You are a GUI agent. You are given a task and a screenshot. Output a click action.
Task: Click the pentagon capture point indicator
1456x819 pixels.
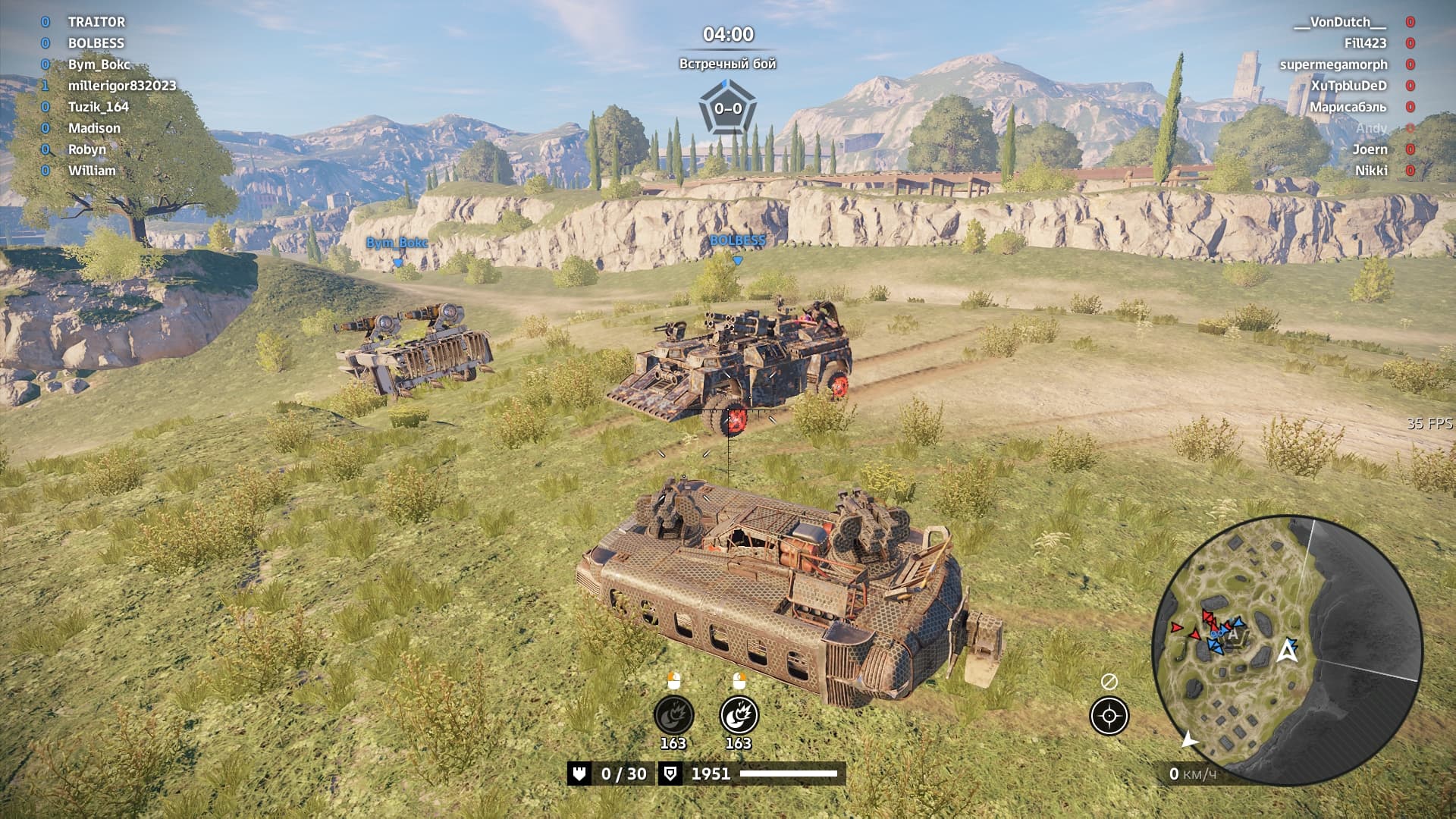(727, 108)
